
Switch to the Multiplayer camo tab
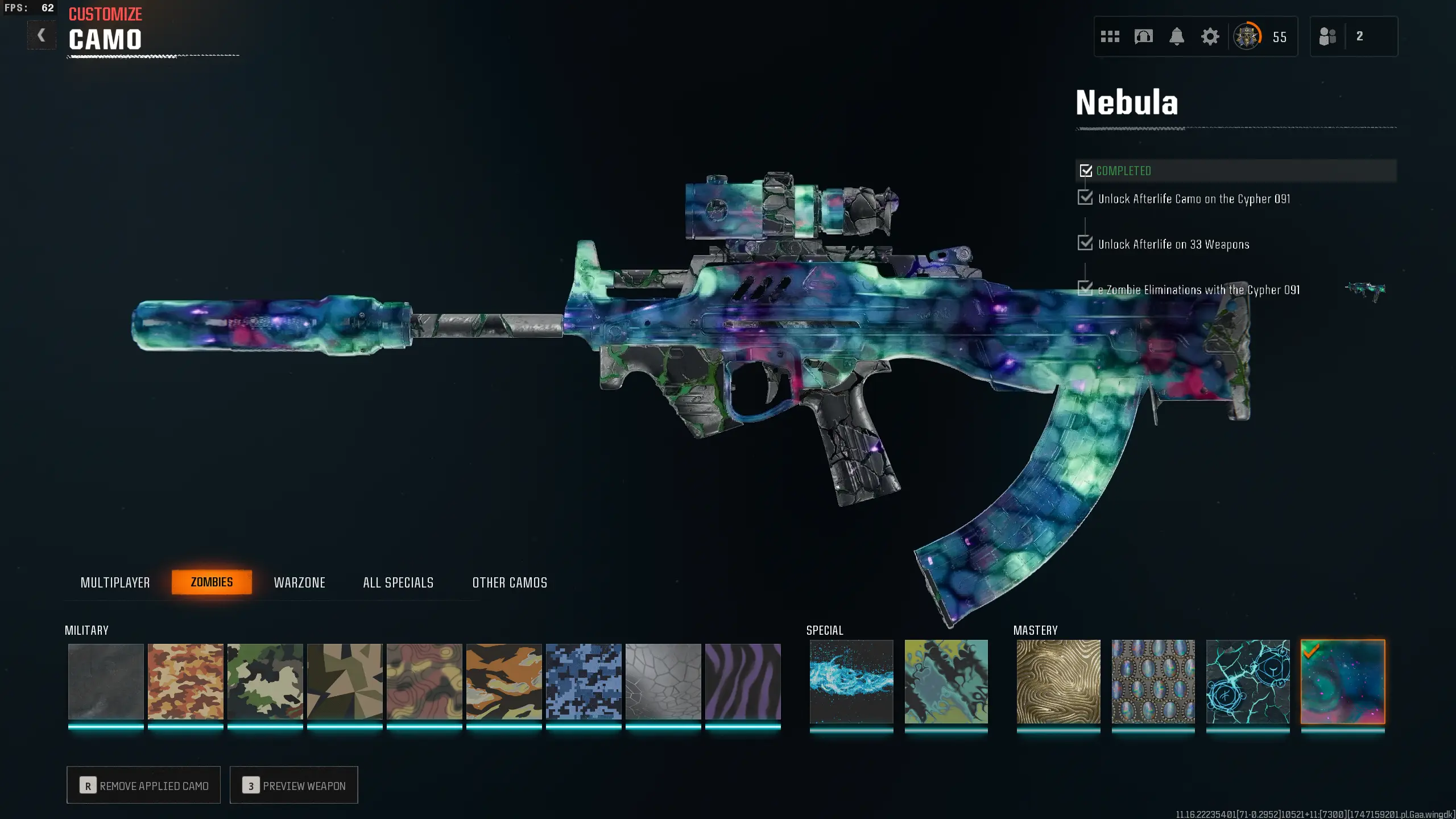[x=115, y=582]
